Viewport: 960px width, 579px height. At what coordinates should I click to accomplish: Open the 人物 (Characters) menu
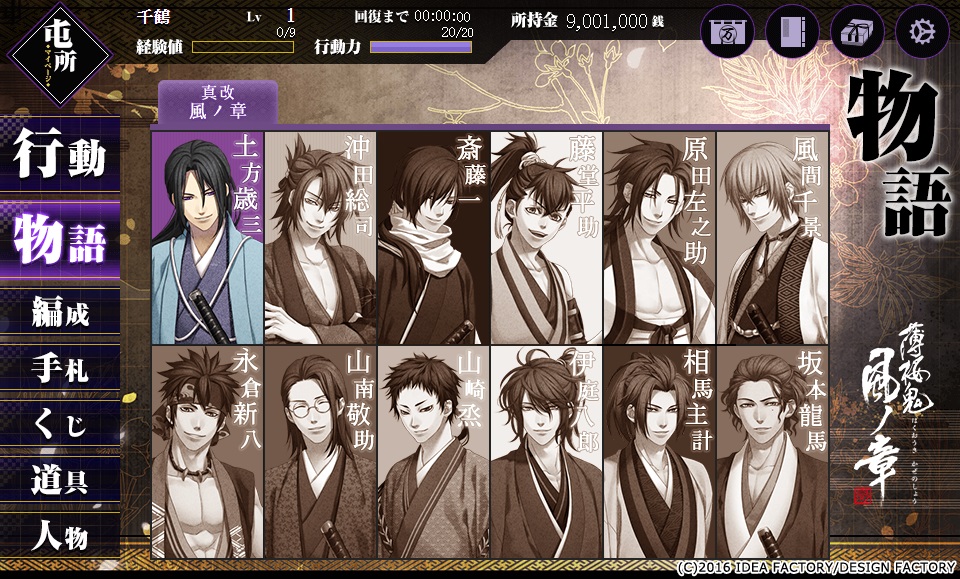[60, 537]
